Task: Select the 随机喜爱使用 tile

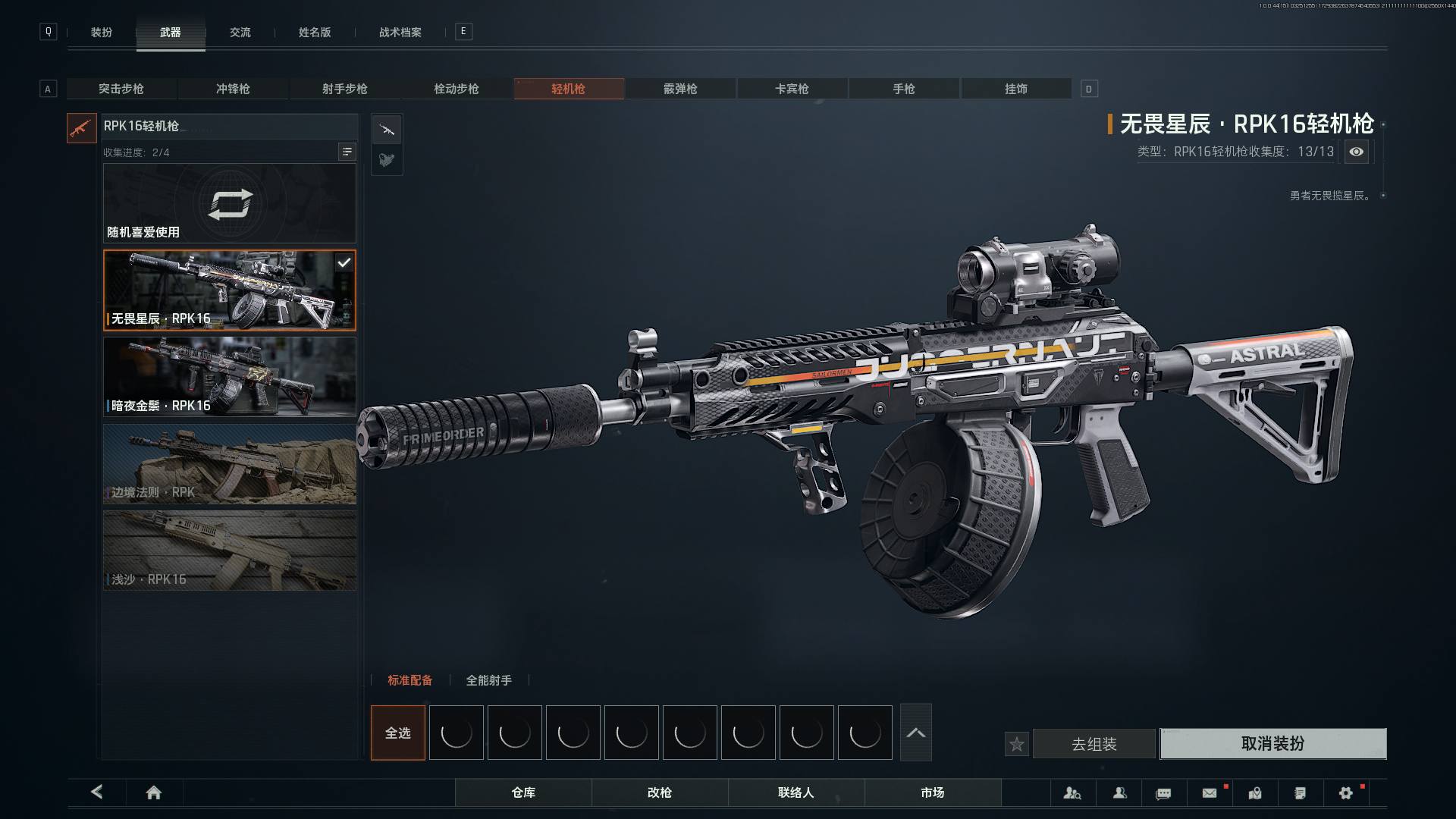Action: (x=230, y=203)
